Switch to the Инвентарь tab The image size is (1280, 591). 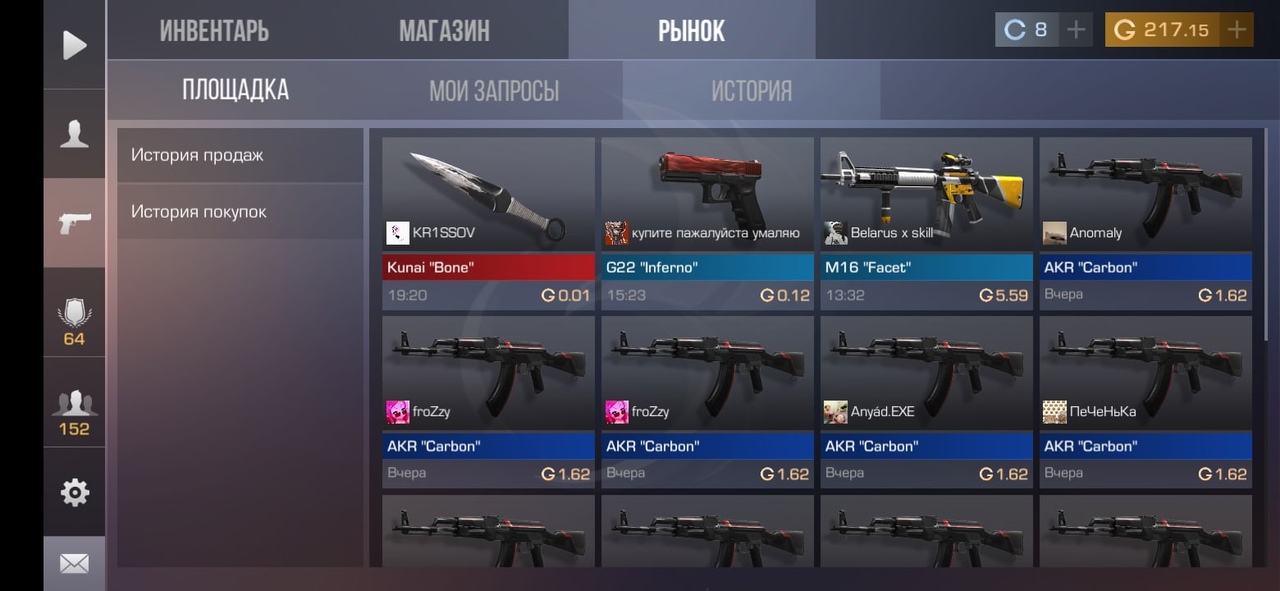point(214,31)
